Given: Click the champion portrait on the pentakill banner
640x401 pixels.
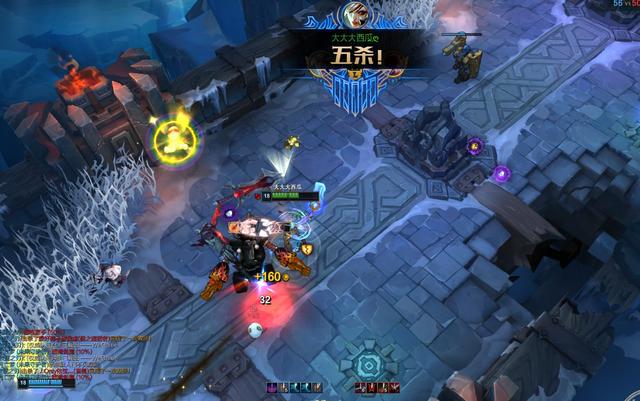Looking at the screenshot, I should pos(350,14).
